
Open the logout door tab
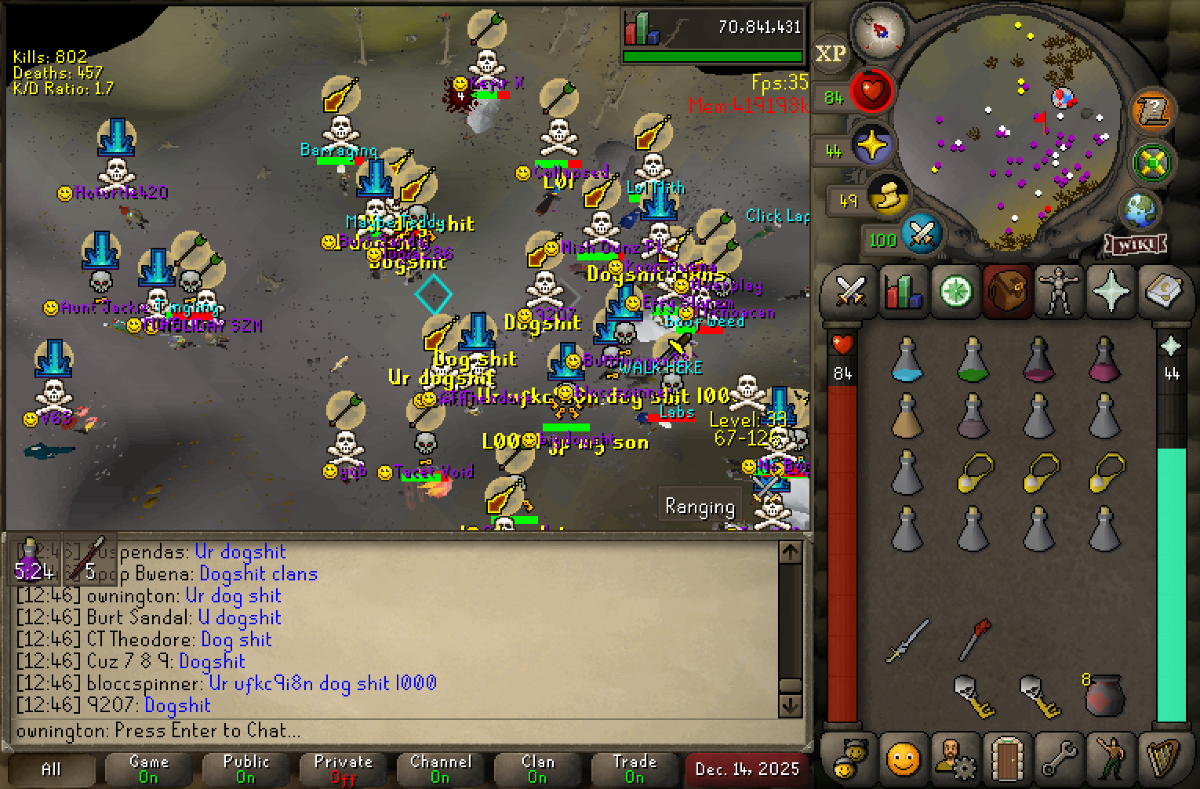[1007, 757]
